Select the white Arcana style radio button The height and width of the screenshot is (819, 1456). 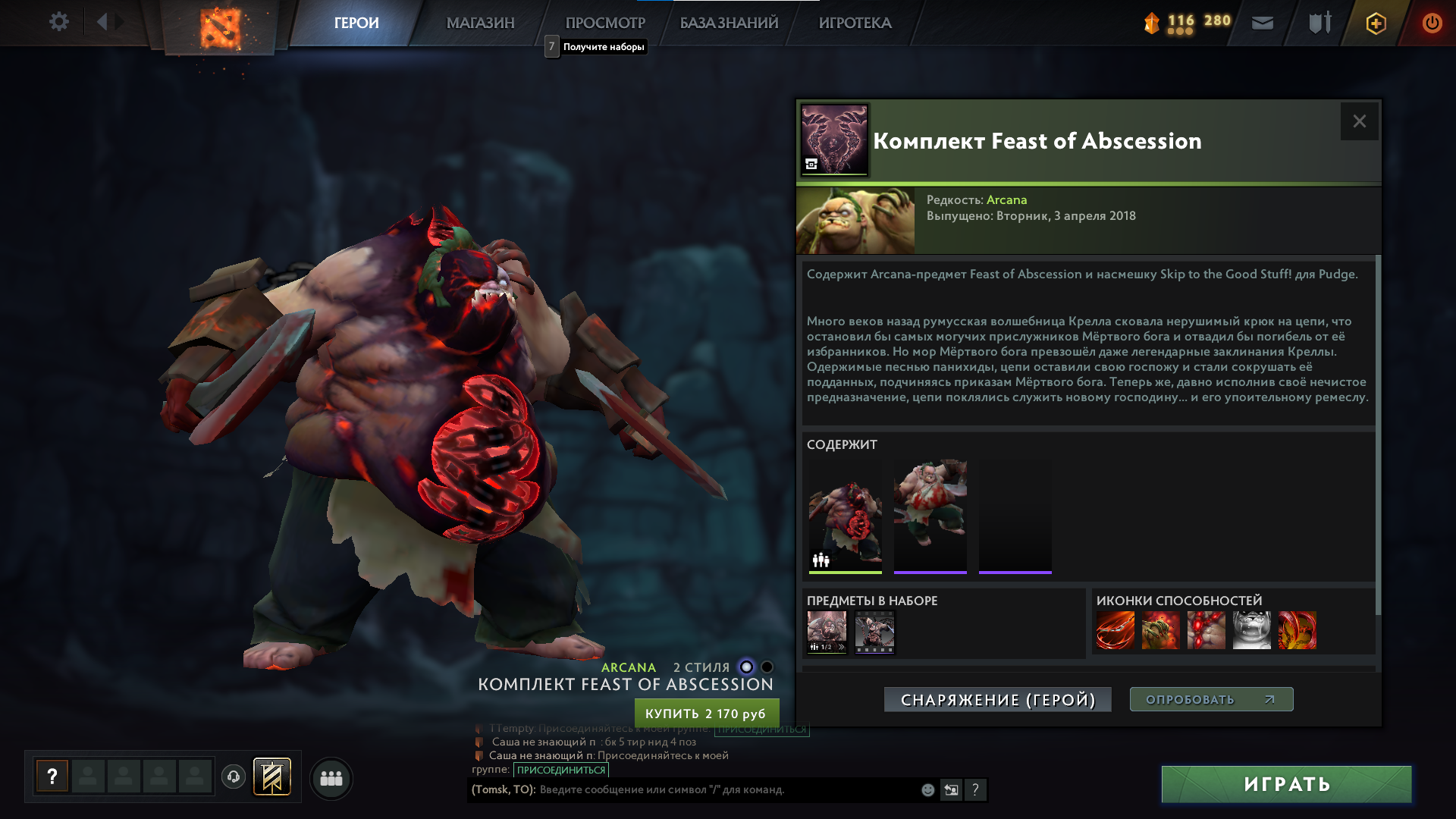tap(745, 667)
